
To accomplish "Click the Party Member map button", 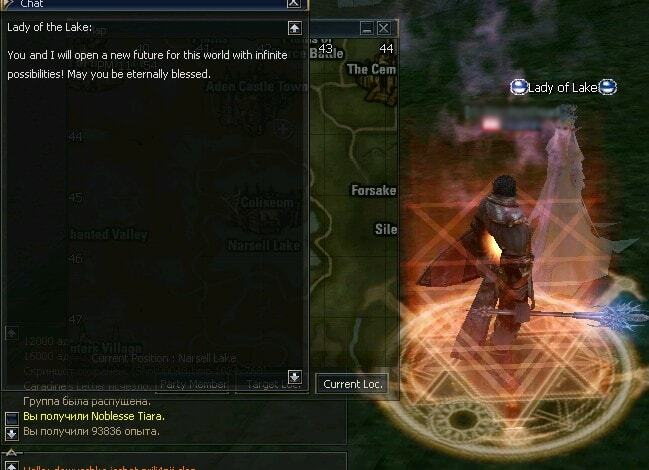I will point(190,383).
